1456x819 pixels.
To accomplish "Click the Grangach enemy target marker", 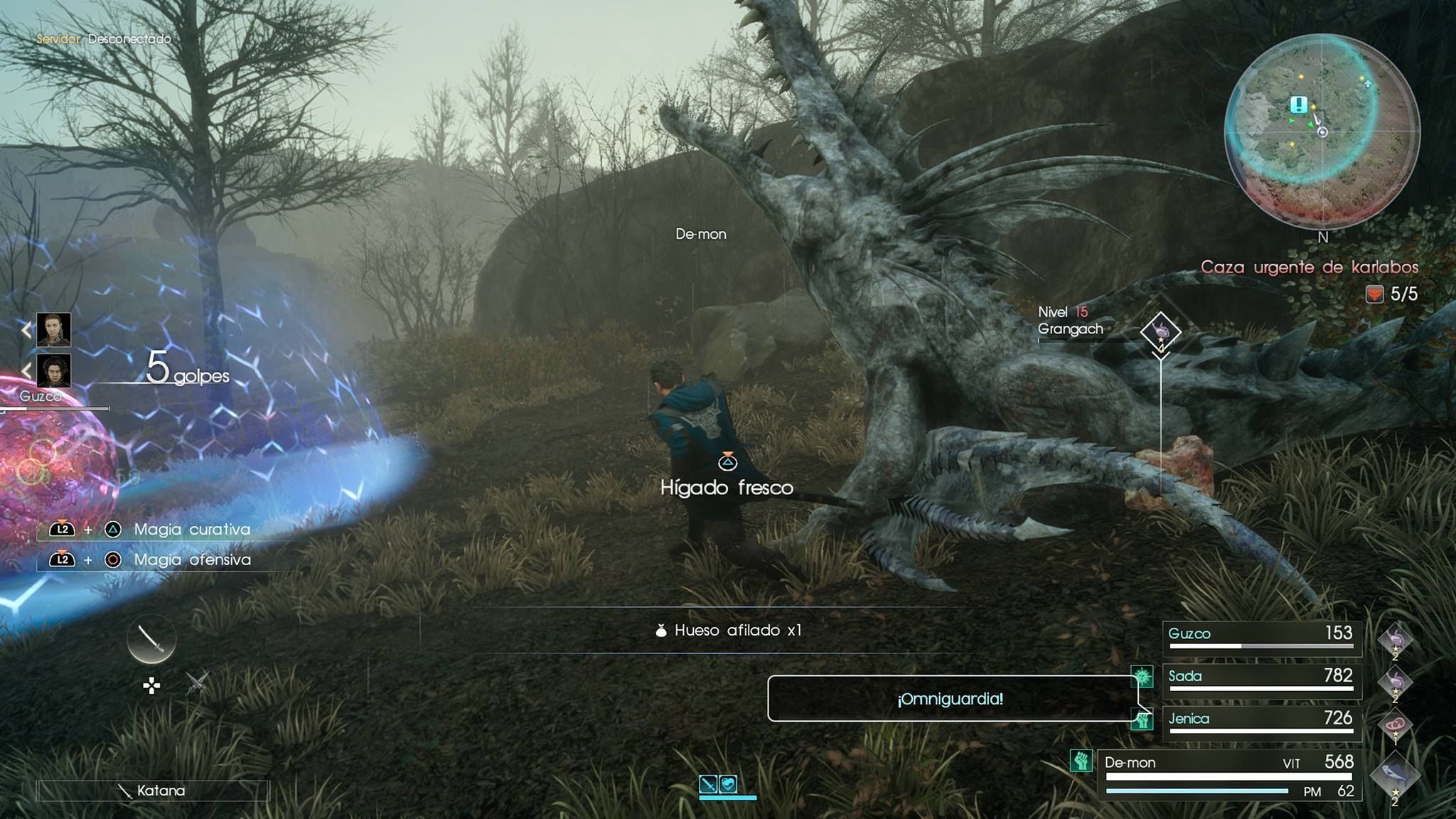I will coord(1160,332).
